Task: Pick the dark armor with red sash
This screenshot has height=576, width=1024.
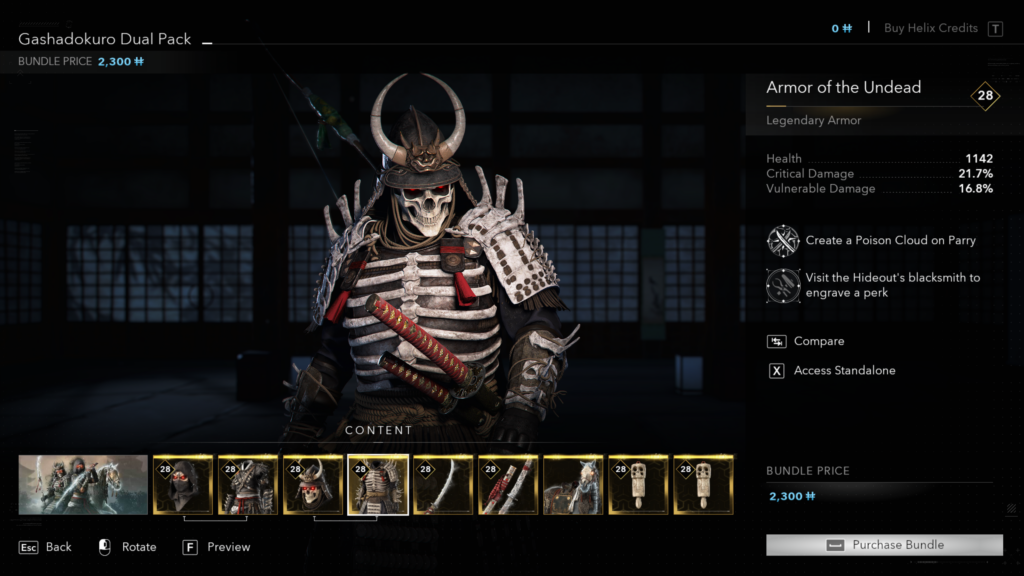Action: (x=248, y=485)
